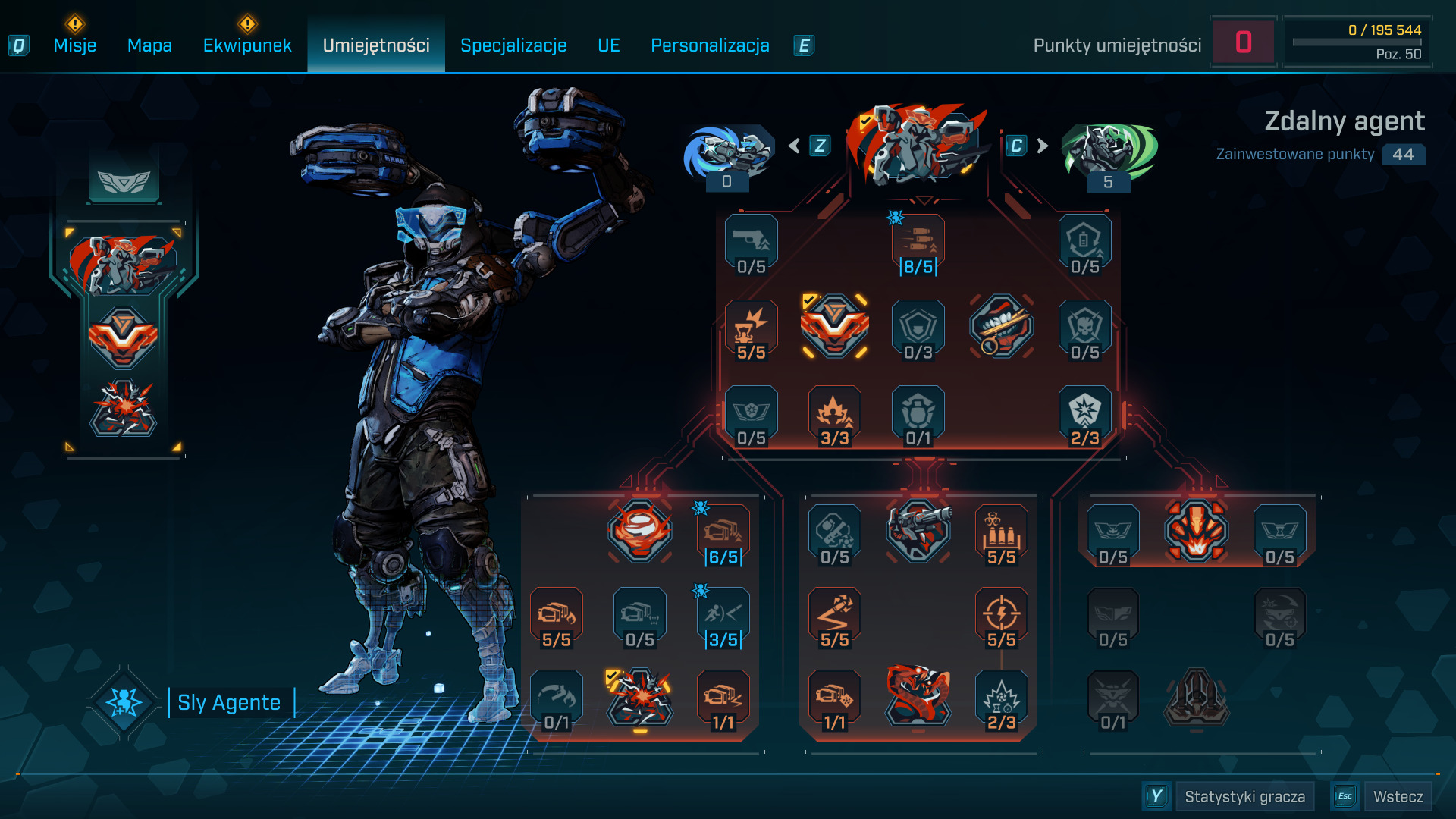Go to the Personalizacja tab
The height and width of the screenshot is (819, 1456).
710,45
